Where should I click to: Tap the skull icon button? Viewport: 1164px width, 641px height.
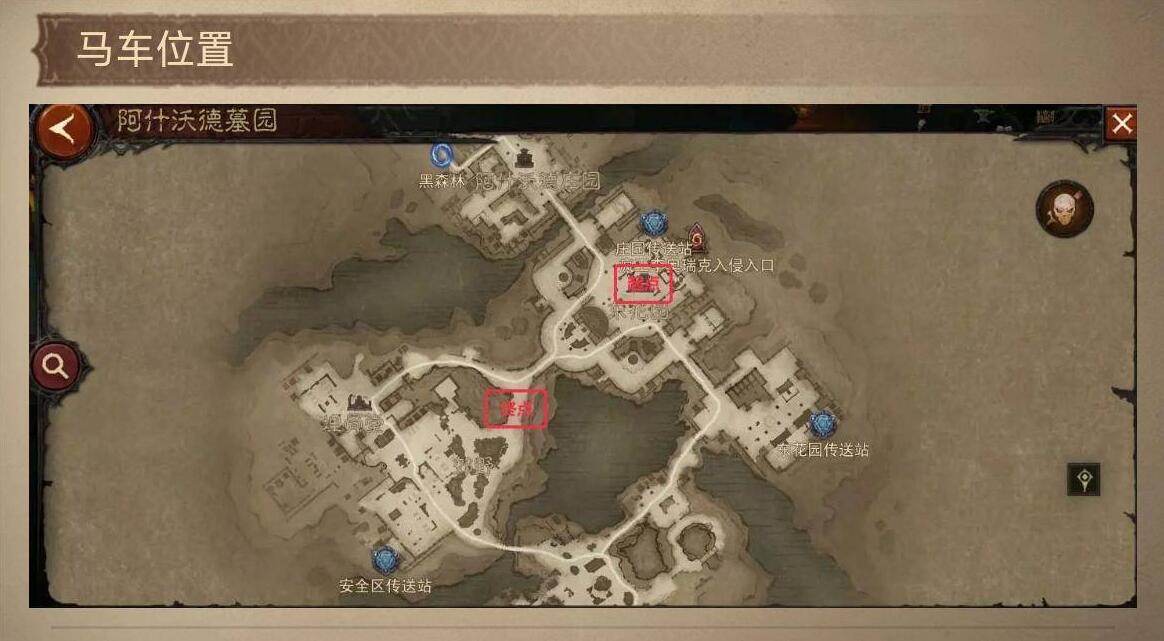tap(1064, 210)
